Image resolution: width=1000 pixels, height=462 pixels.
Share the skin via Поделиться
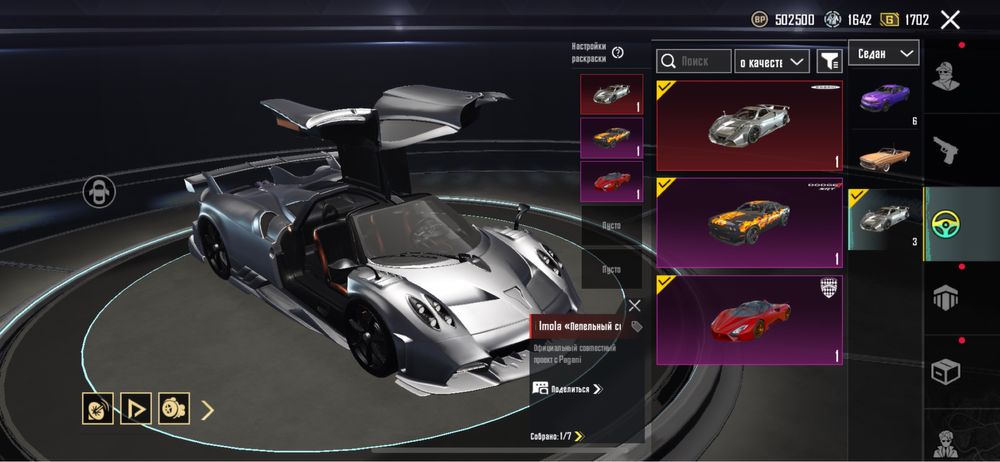pyautogui.click(x=568, y=388)
